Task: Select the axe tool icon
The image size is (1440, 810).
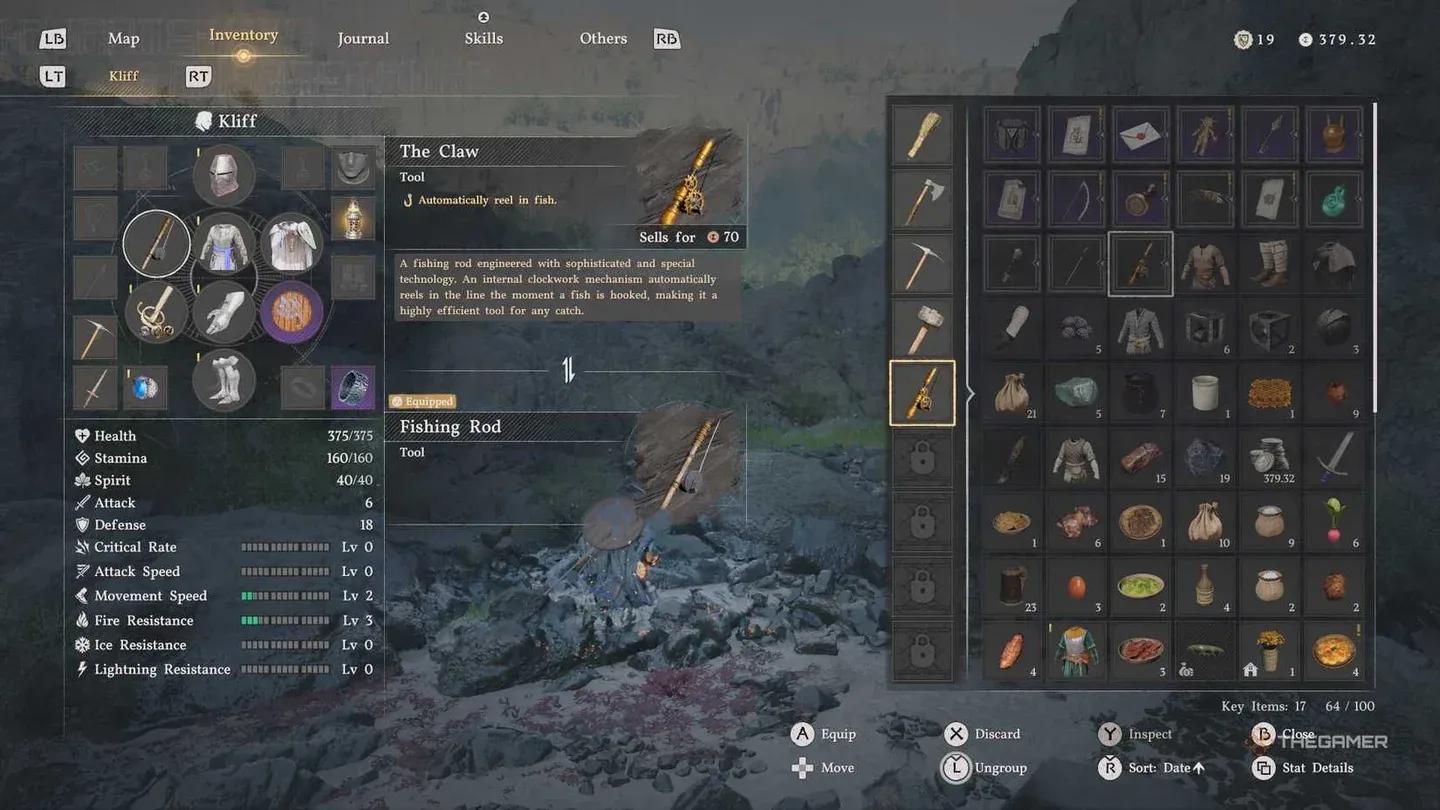Action: pos(922,199)
